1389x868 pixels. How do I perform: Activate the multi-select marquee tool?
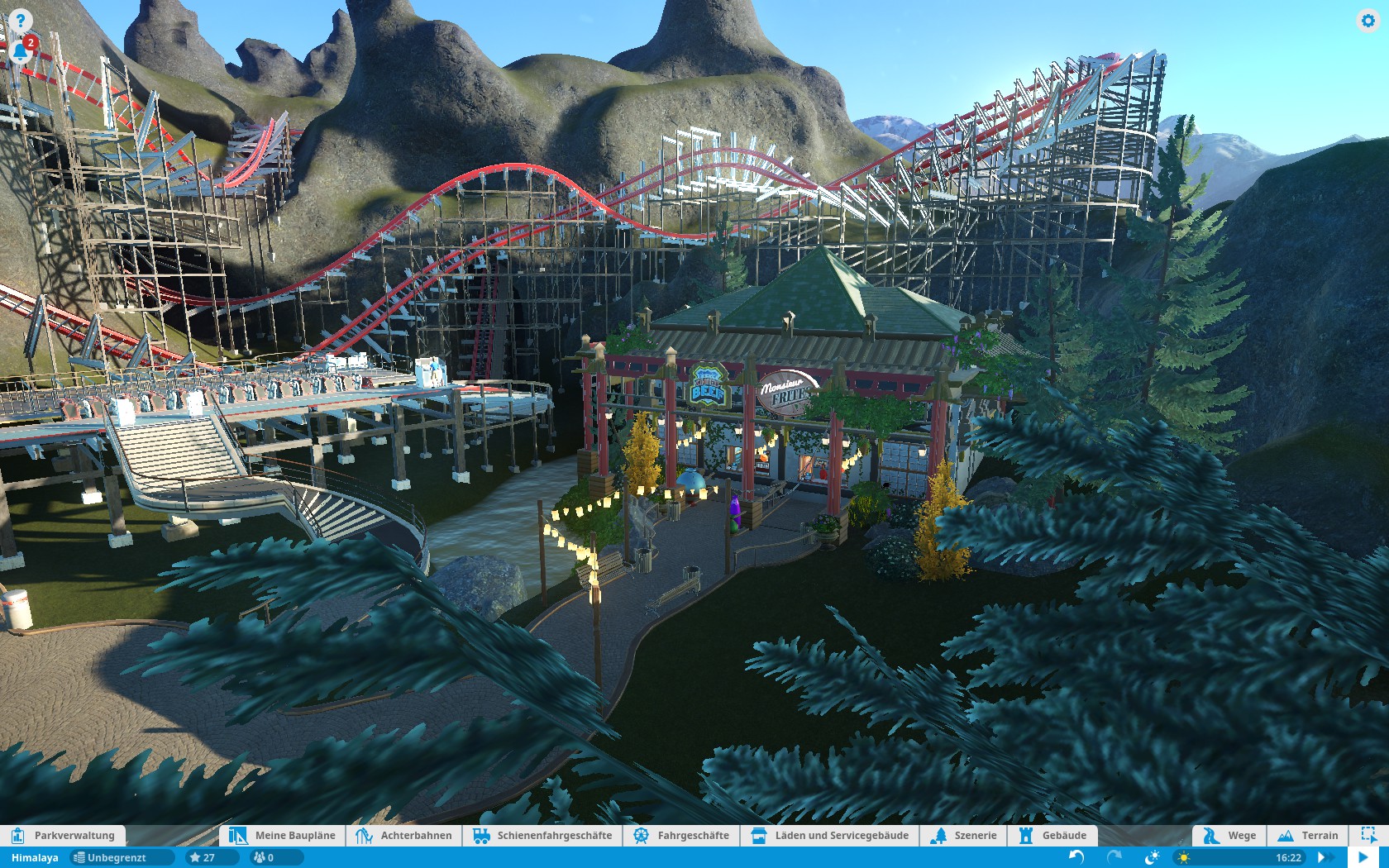coord(1368,835)
